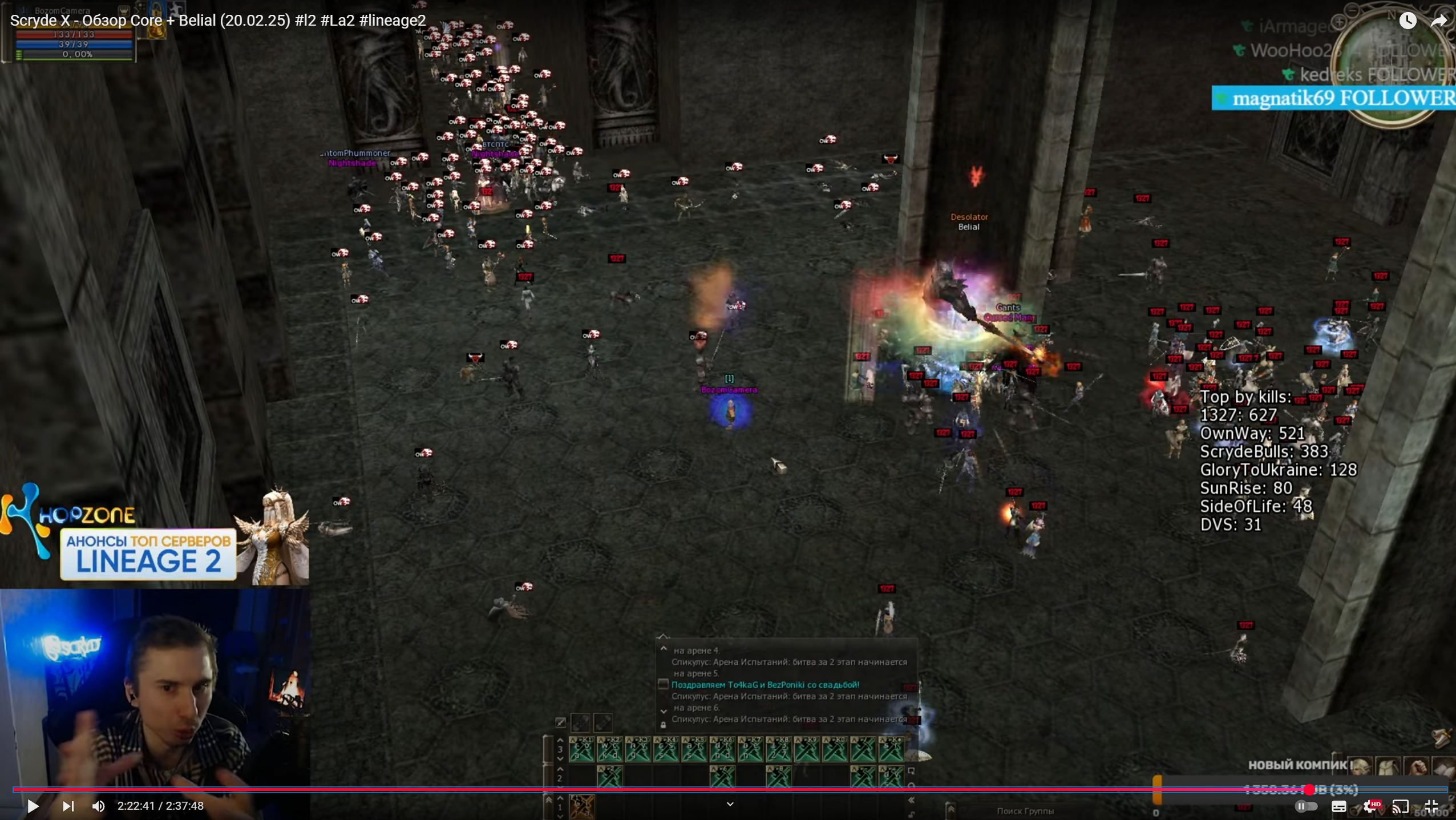The image size is (1456, 820).
Task: Open the character portrait menu icon
Action: 1361,767
